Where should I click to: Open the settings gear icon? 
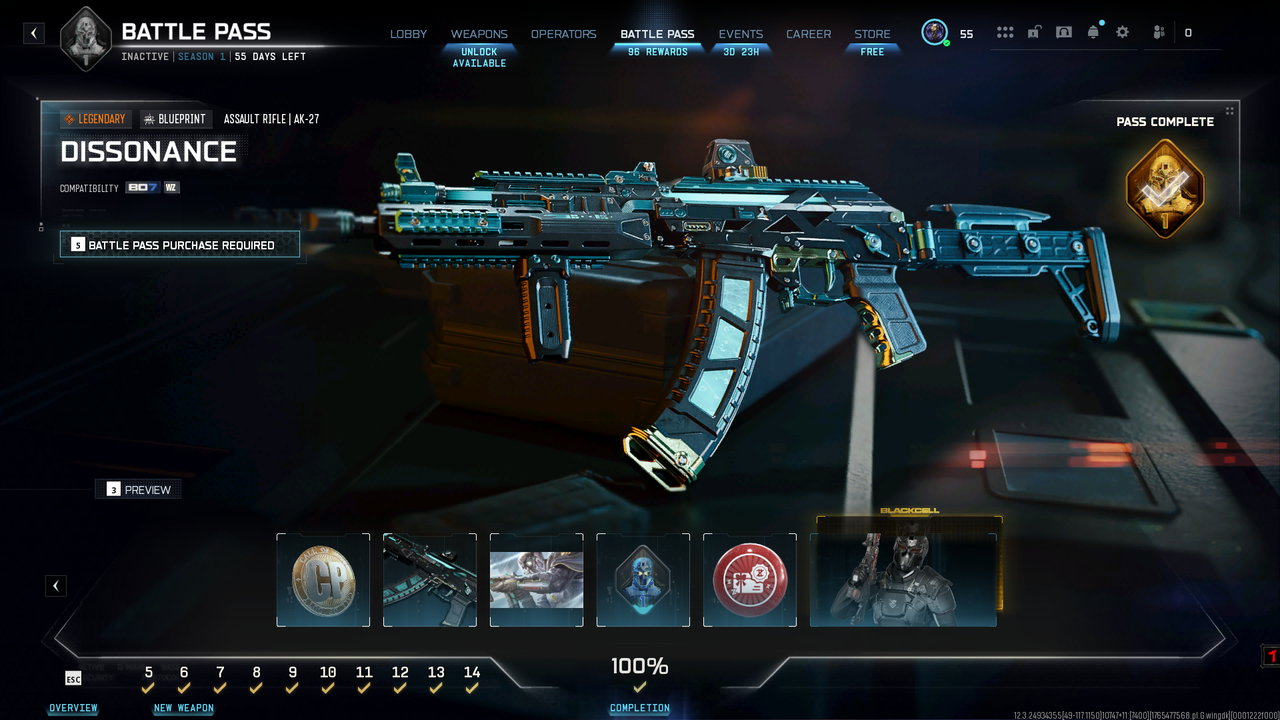point(1122,32)
